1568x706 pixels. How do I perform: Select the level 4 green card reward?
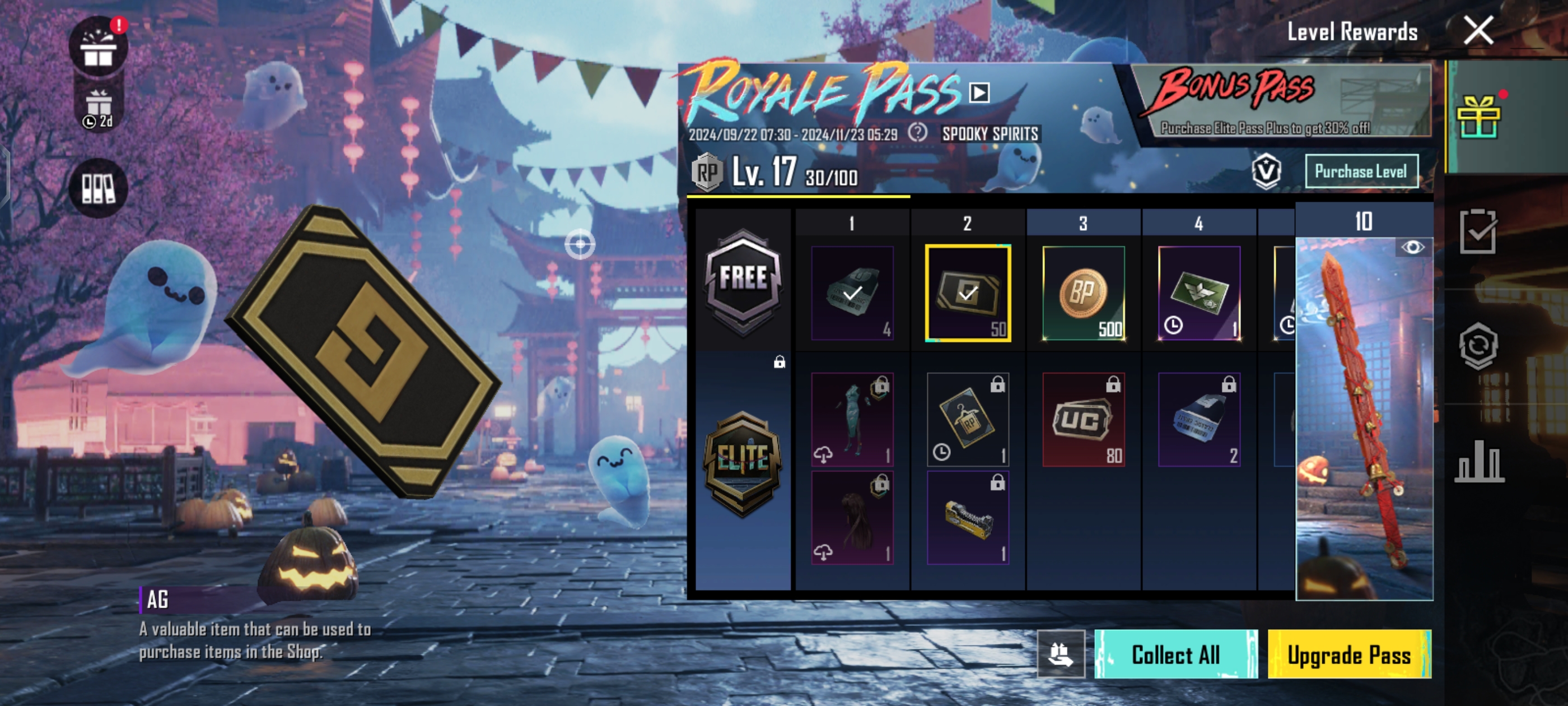(1199, 293)
